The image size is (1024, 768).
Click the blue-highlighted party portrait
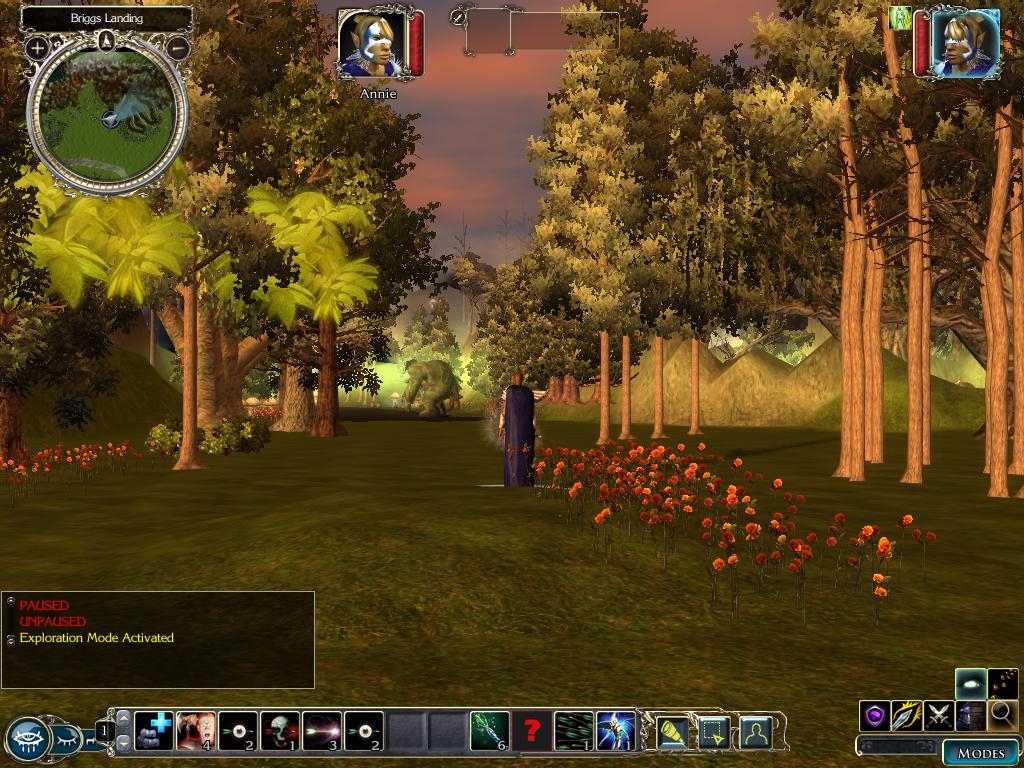[x=965, y=43]
